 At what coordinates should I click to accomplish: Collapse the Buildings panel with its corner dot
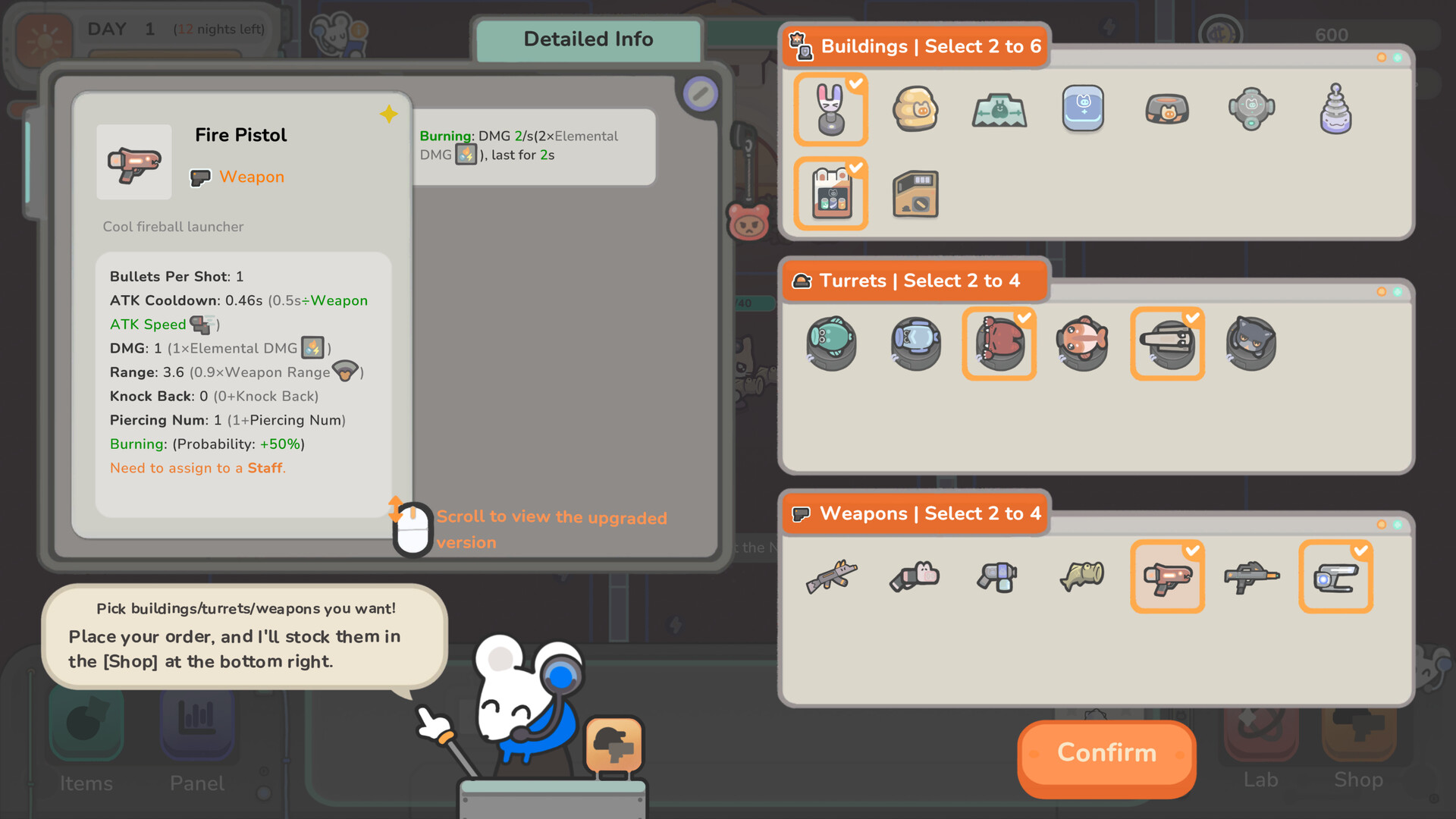pyautogui.click(x=1382, y=56)
